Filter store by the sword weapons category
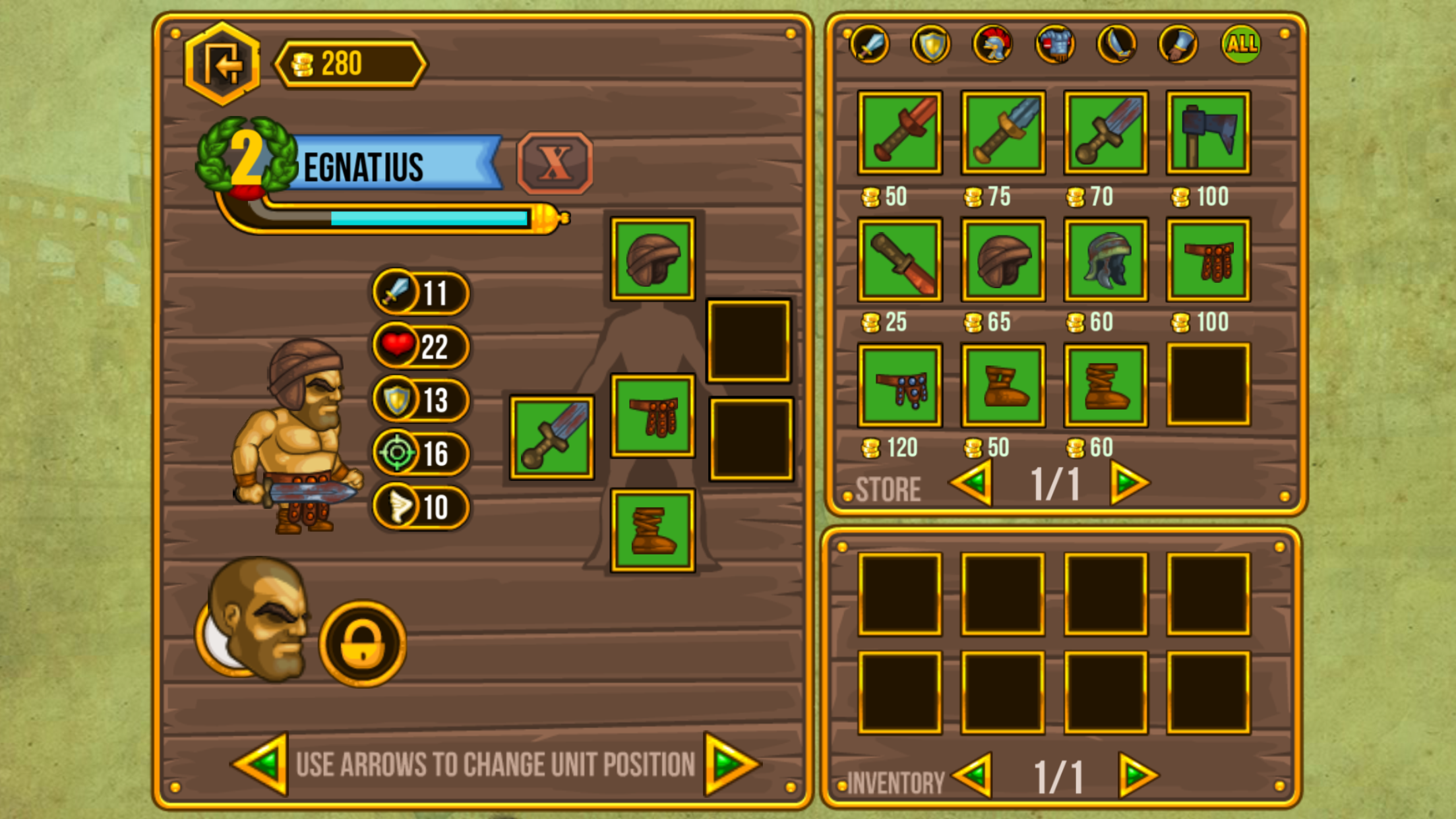This screenshot has width=1456, height=819. (x=870, y=45)
